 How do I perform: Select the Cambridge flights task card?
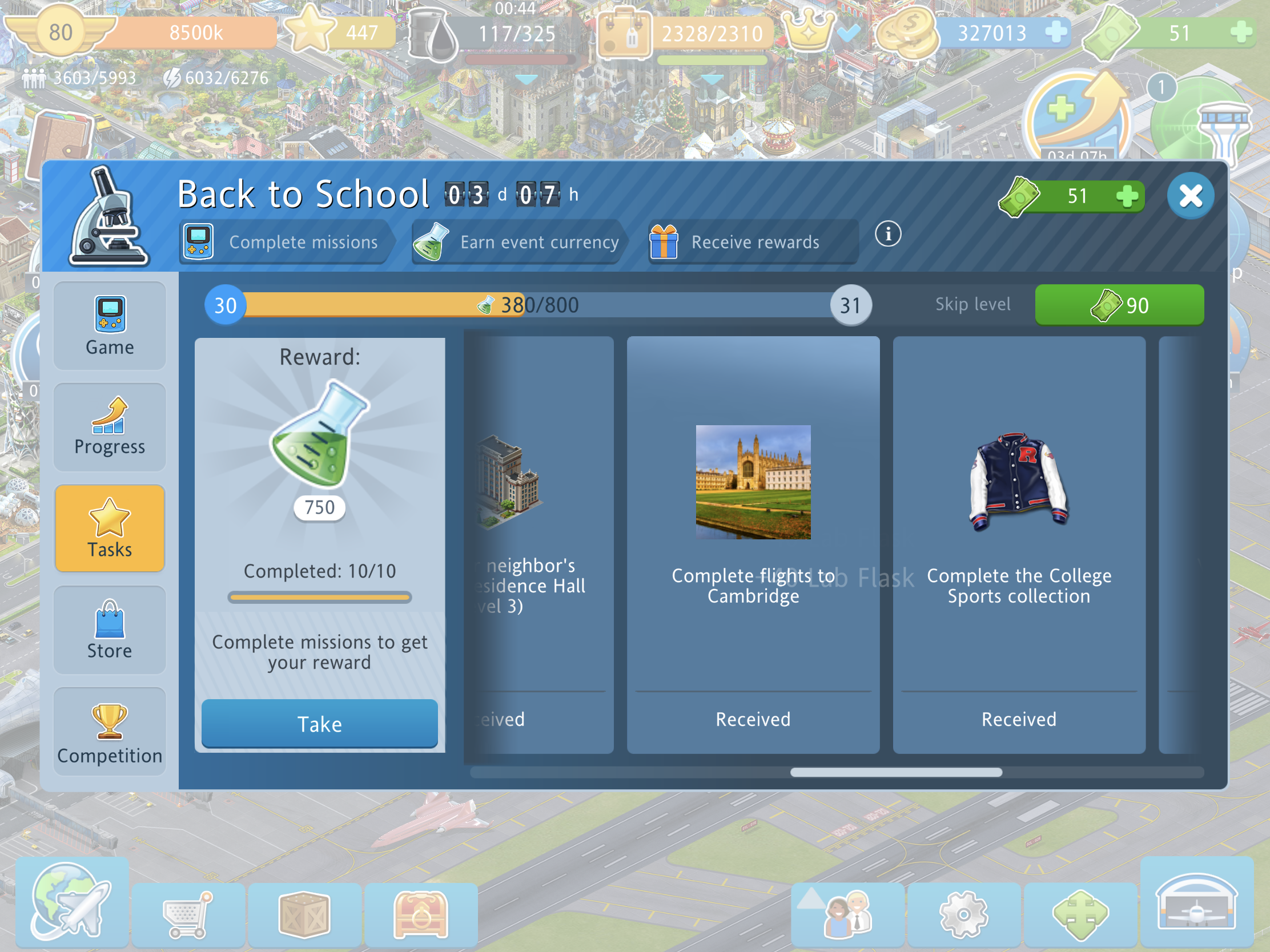coord(753,544)
